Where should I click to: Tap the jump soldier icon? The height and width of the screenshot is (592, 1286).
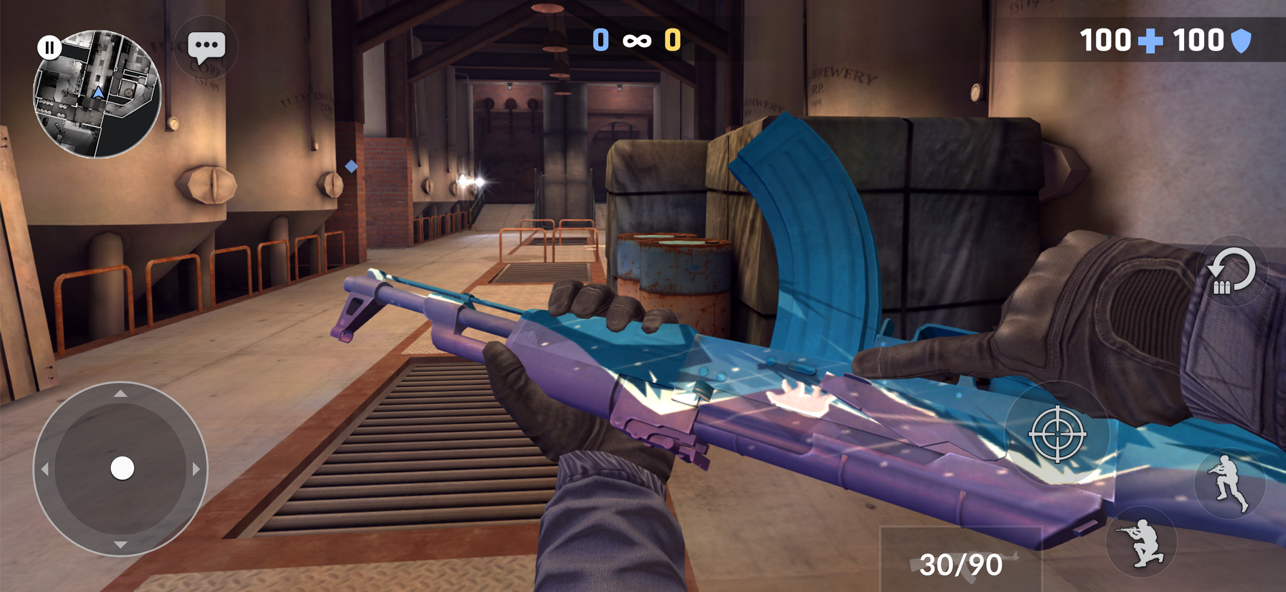[1228, 483]
